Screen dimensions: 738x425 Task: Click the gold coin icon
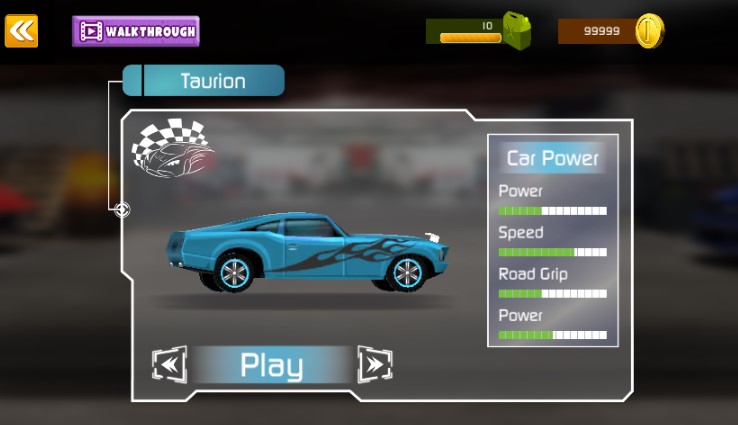click(649, 31)
